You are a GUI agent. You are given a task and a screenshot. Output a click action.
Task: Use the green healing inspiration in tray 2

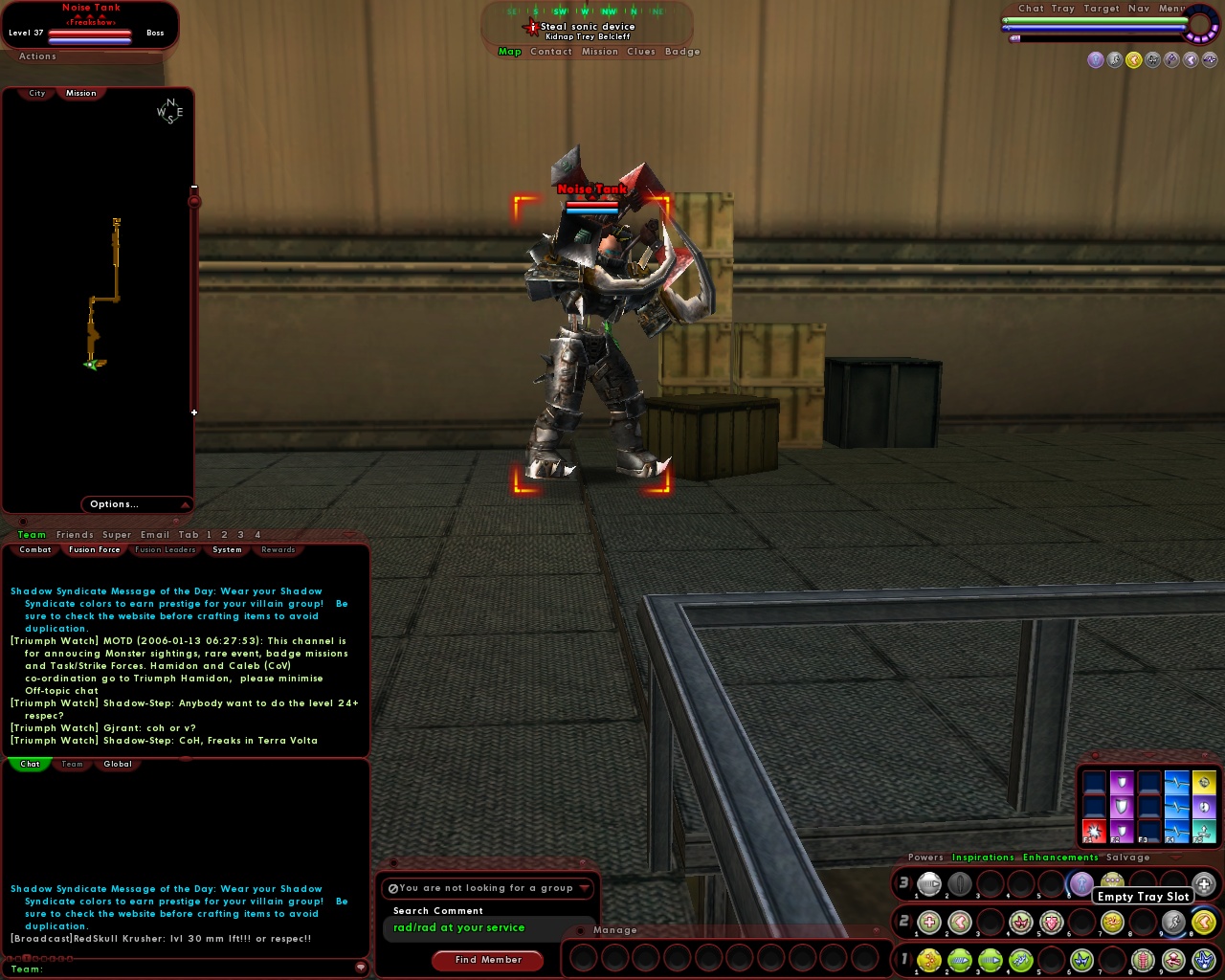coord(928,922)
